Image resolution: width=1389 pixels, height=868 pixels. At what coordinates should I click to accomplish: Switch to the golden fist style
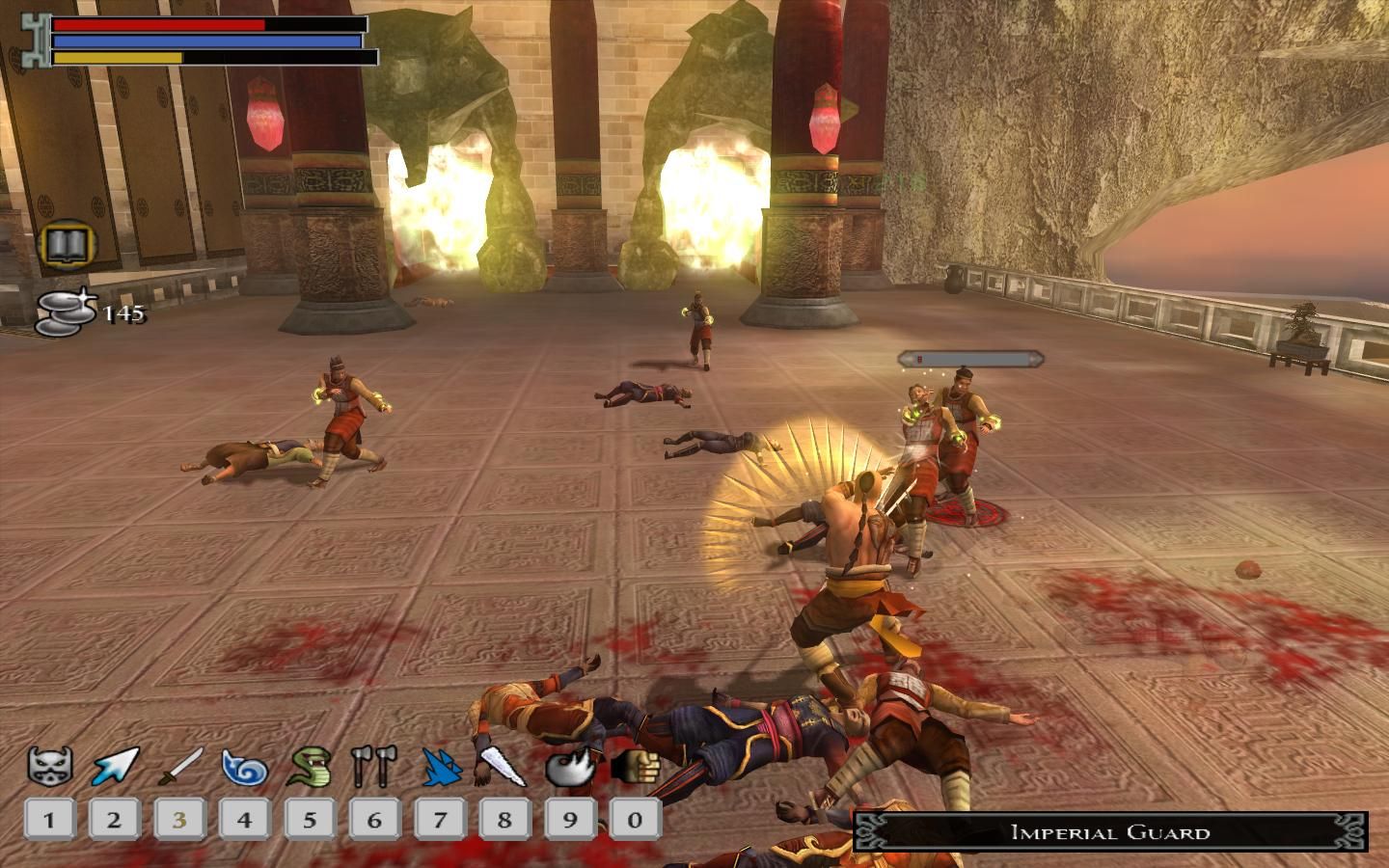(632, 768)
